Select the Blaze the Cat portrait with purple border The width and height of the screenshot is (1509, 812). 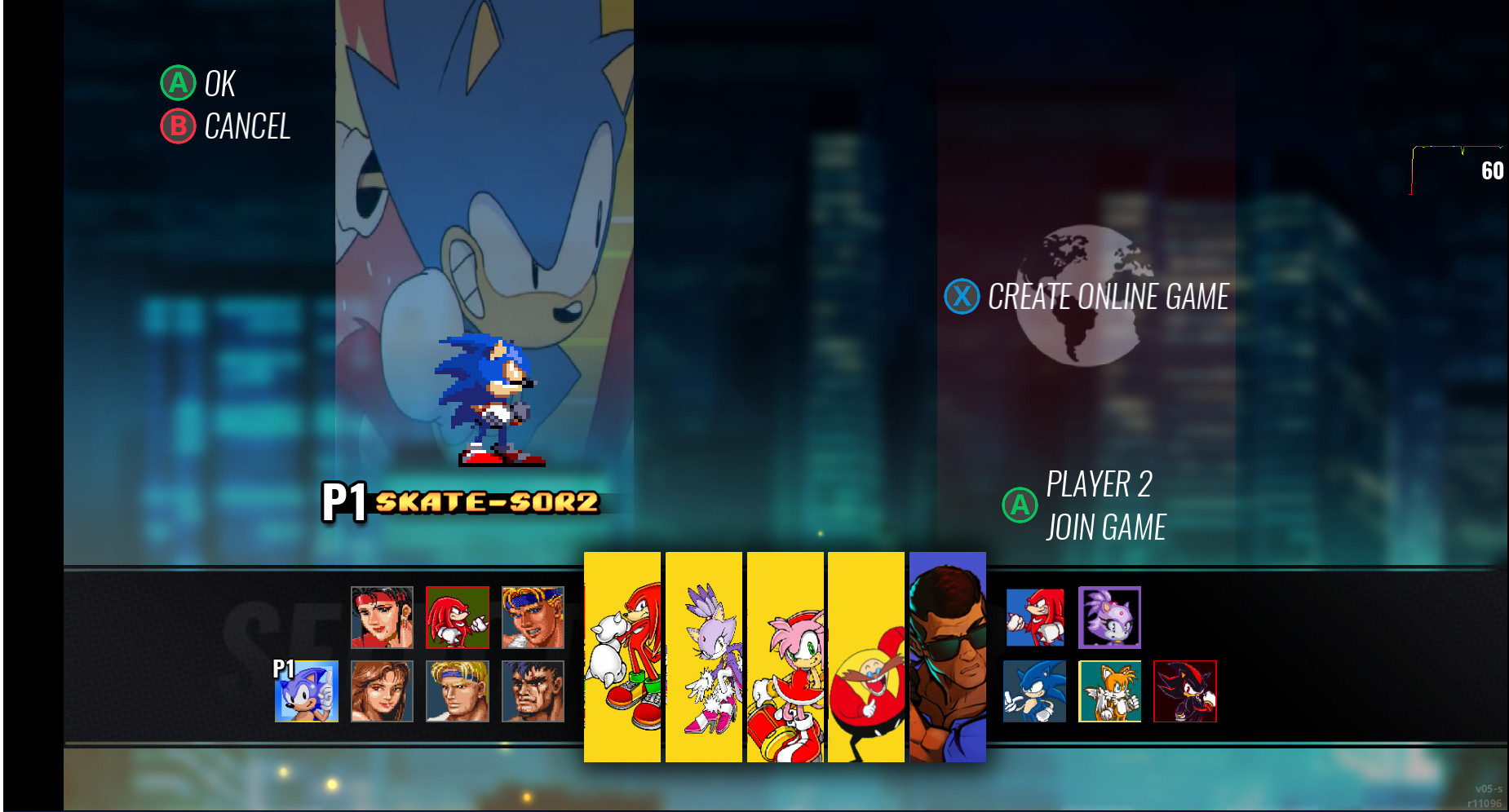click(x=1111, y=618)
